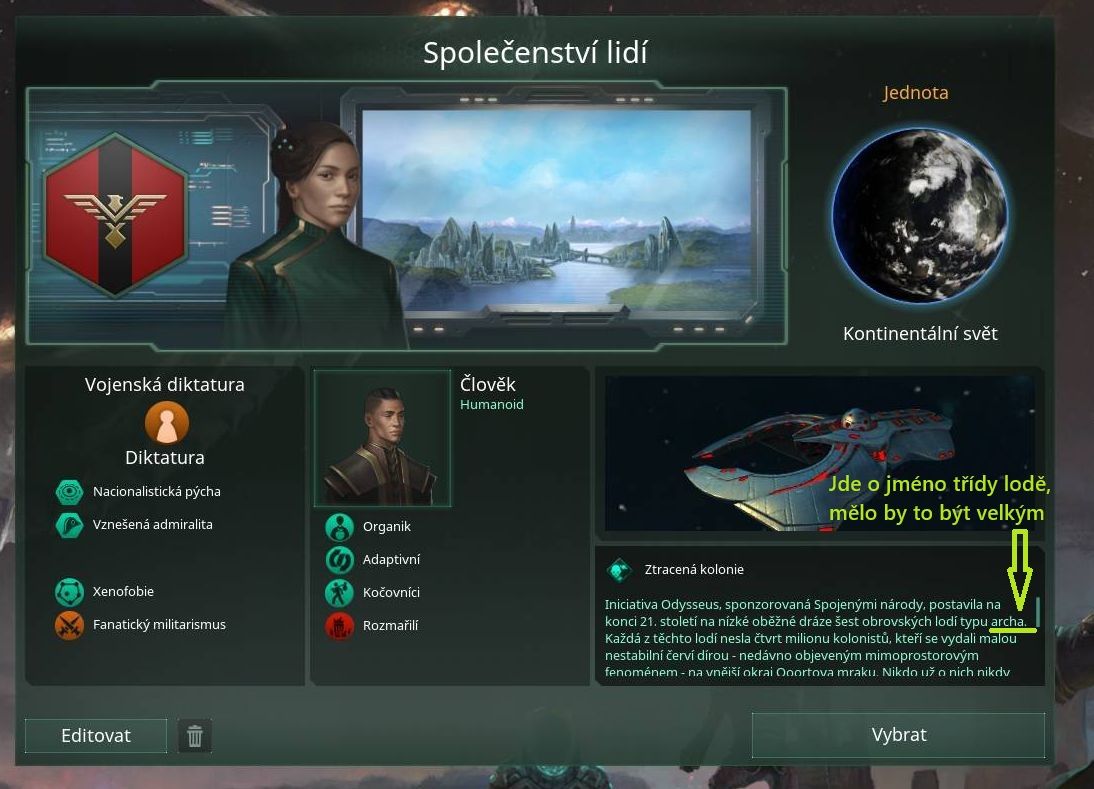Click the Diktatura authority icon
1094x789 pixels.
(x=166, y=423)
